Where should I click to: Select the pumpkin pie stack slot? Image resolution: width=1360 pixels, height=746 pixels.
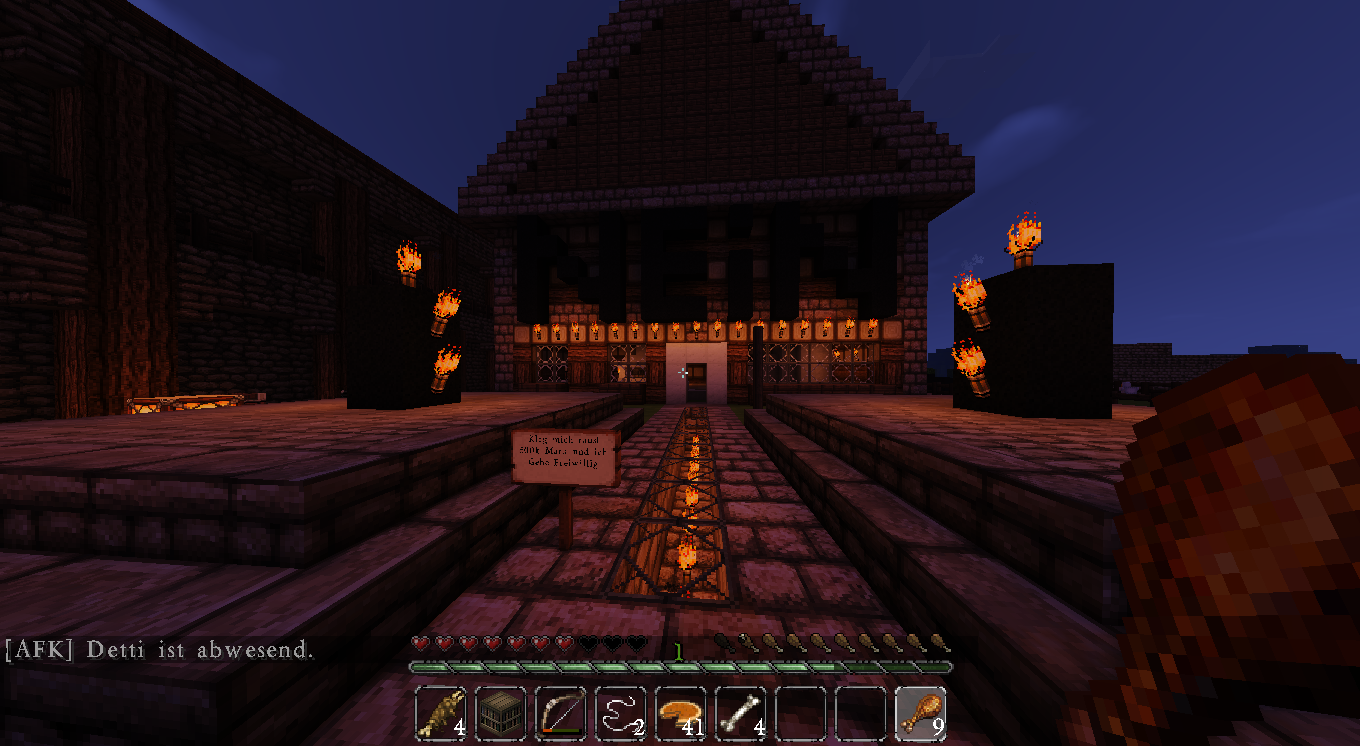pos(681,713)
